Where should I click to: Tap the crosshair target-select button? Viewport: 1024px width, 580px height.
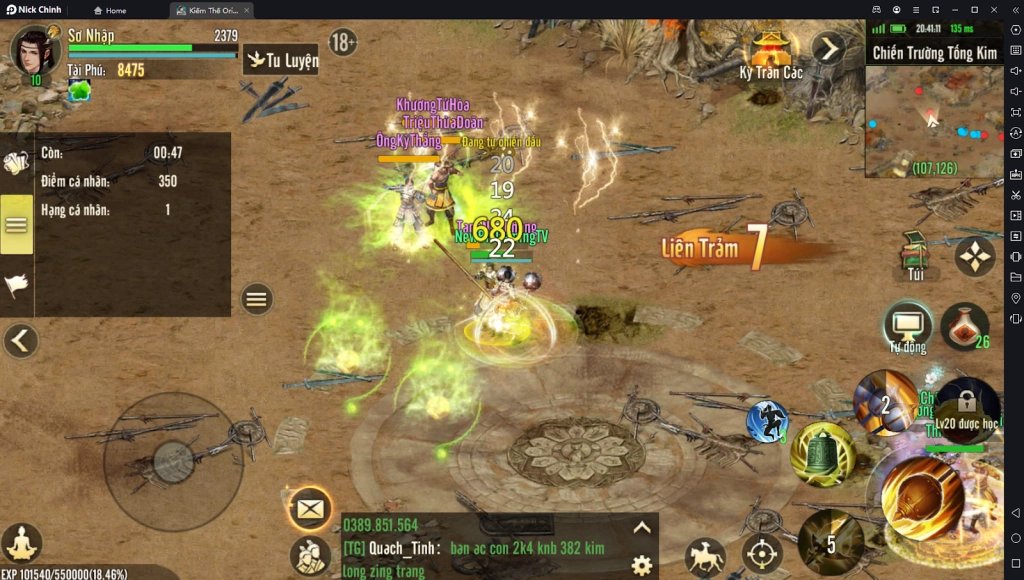(x=762, y=554)
